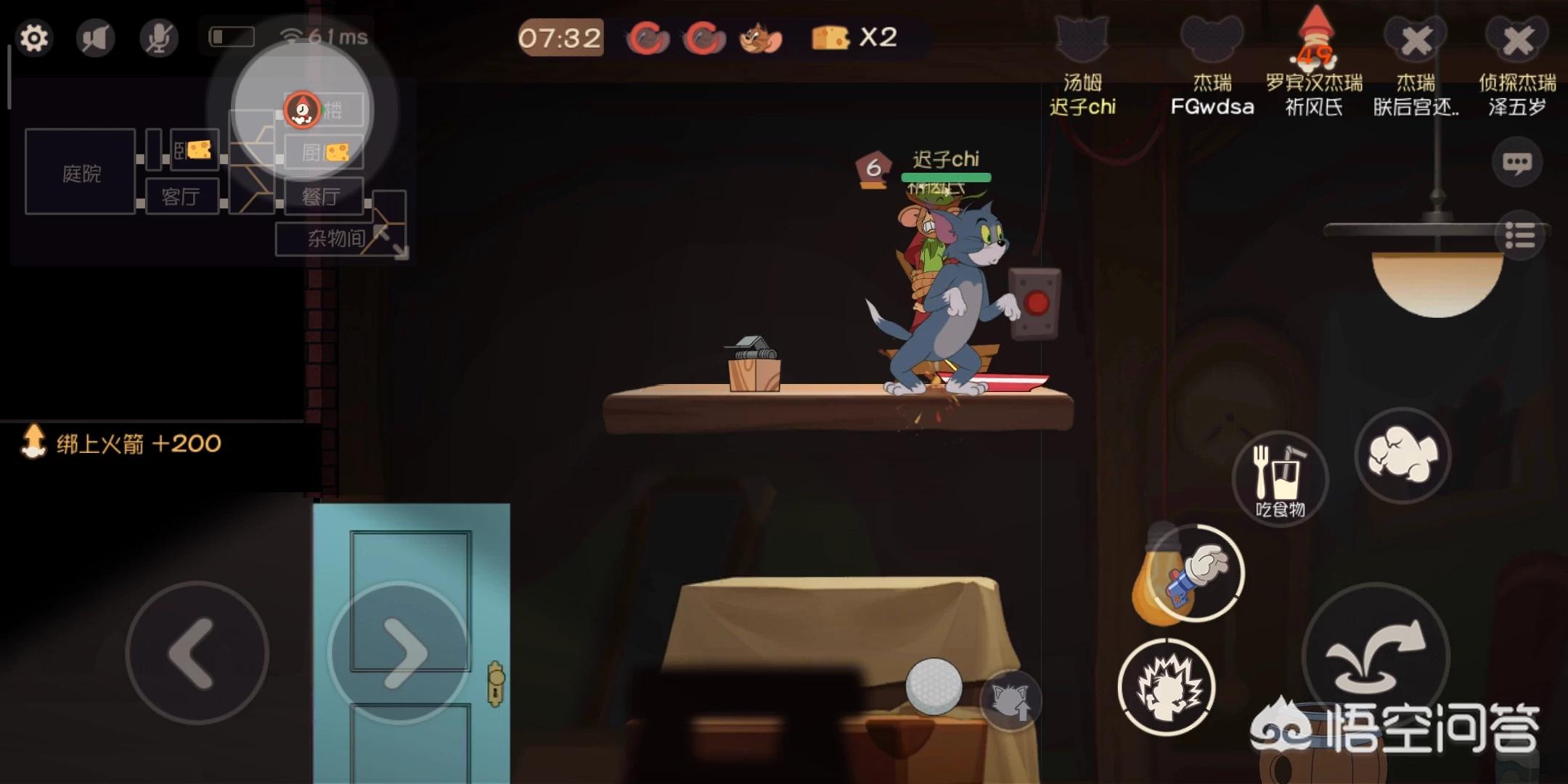Viewport: 1568px width, 784px height.
Task: Open the chat bubble button
Action: click(x=1517, y=163)
